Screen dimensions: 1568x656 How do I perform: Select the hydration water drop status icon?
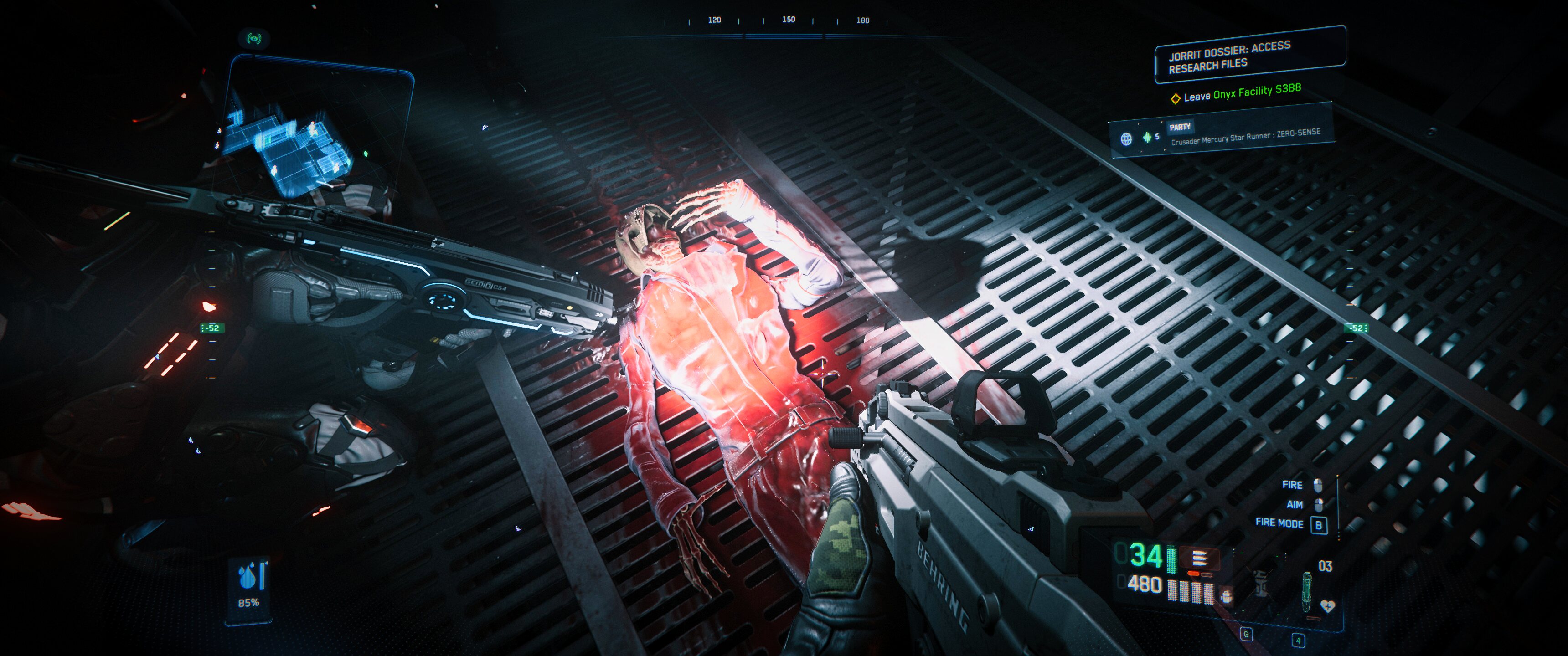click(x=248, y=576)
